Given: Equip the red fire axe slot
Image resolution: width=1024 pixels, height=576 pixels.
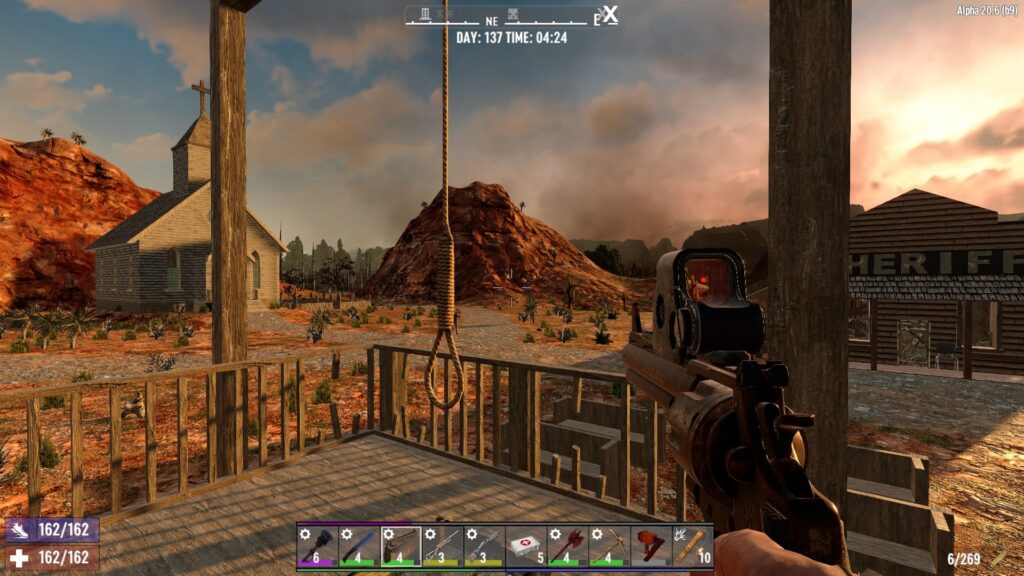Looking at the screenshot, I should pyautogui.click(x=567, y=547).
